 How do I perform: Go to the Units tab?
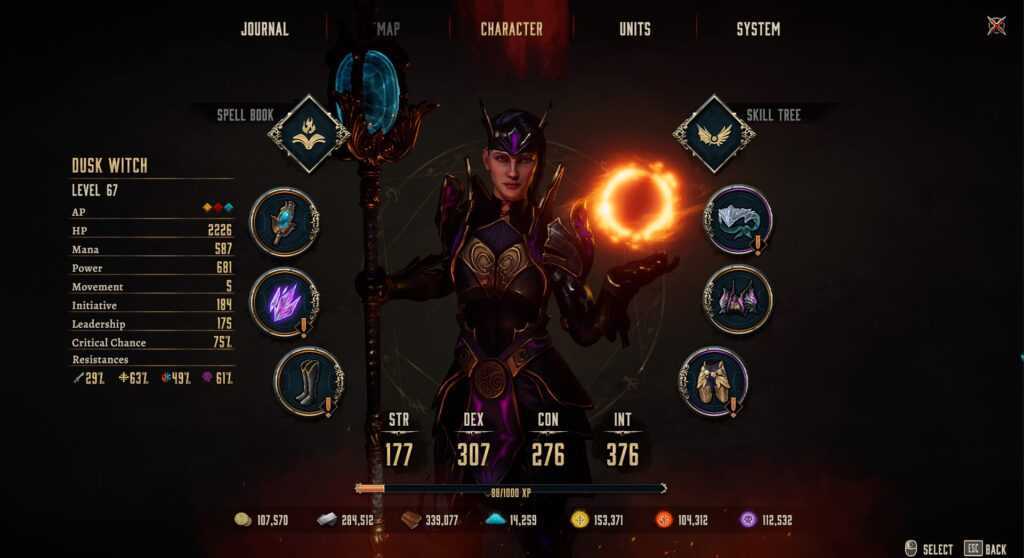point(634,29)
